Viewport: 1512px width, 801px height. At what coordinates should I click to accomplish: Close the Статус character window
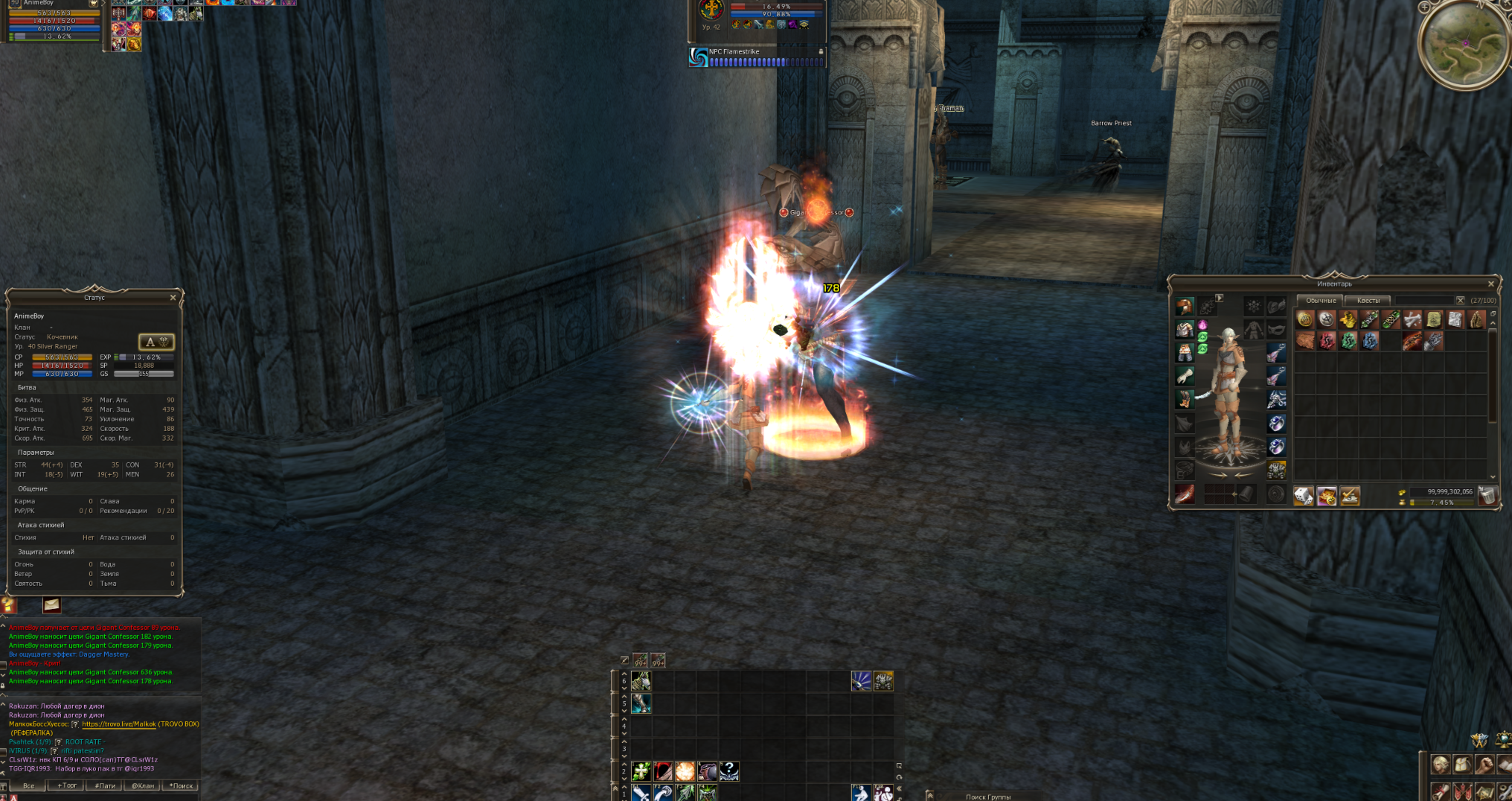click(x=173, y=298)
